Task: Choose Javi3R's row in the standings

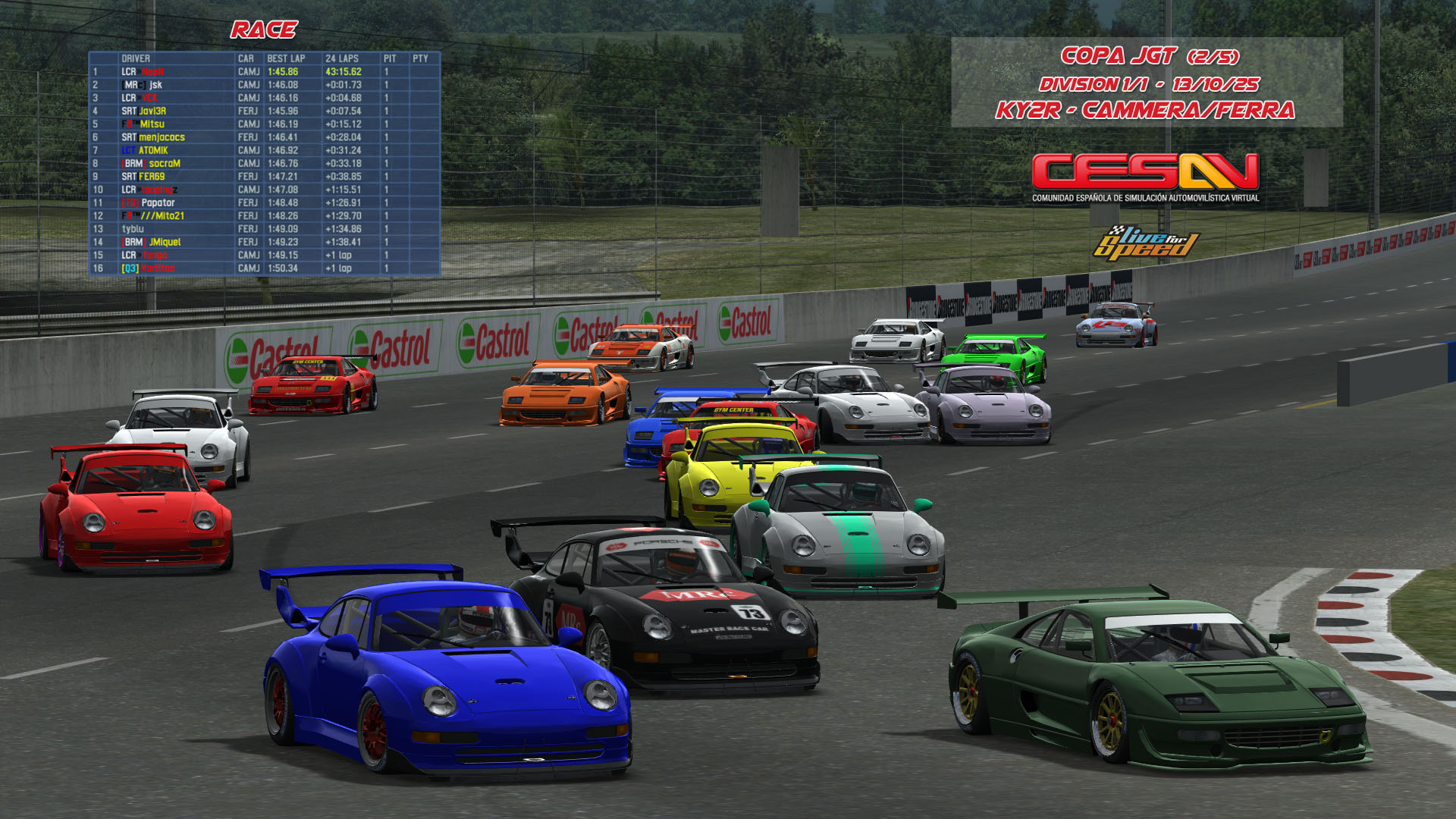Action: [x=152, y=111]
